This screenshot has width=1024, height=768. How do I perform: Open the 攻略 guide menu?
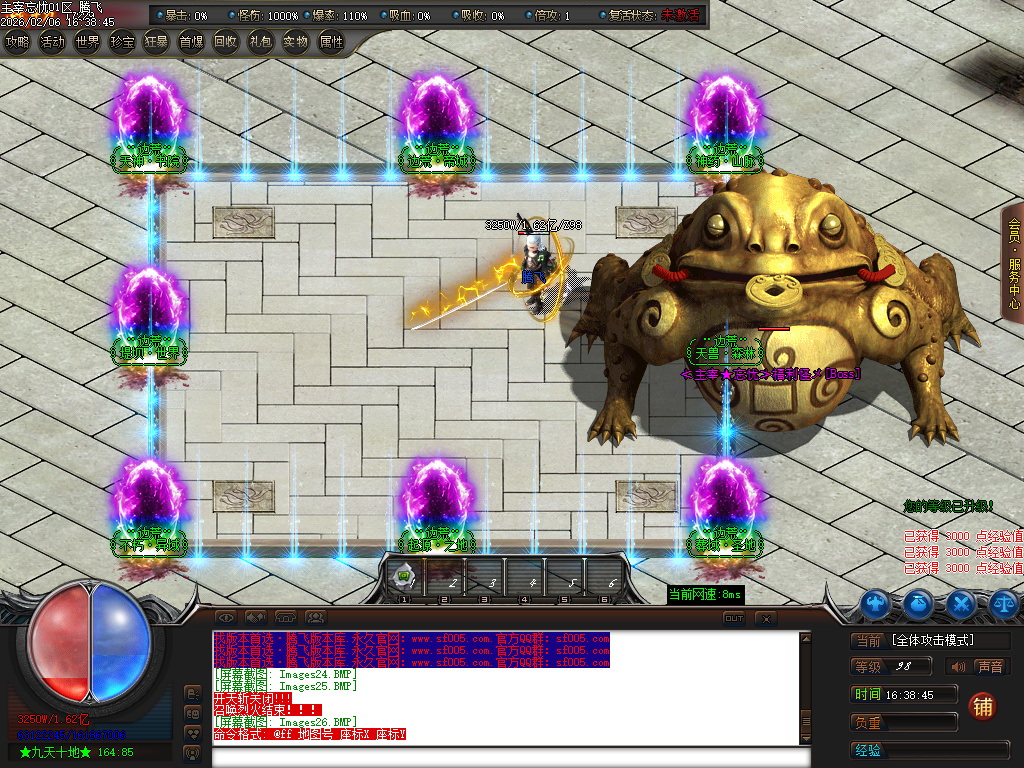pos(17,42)
